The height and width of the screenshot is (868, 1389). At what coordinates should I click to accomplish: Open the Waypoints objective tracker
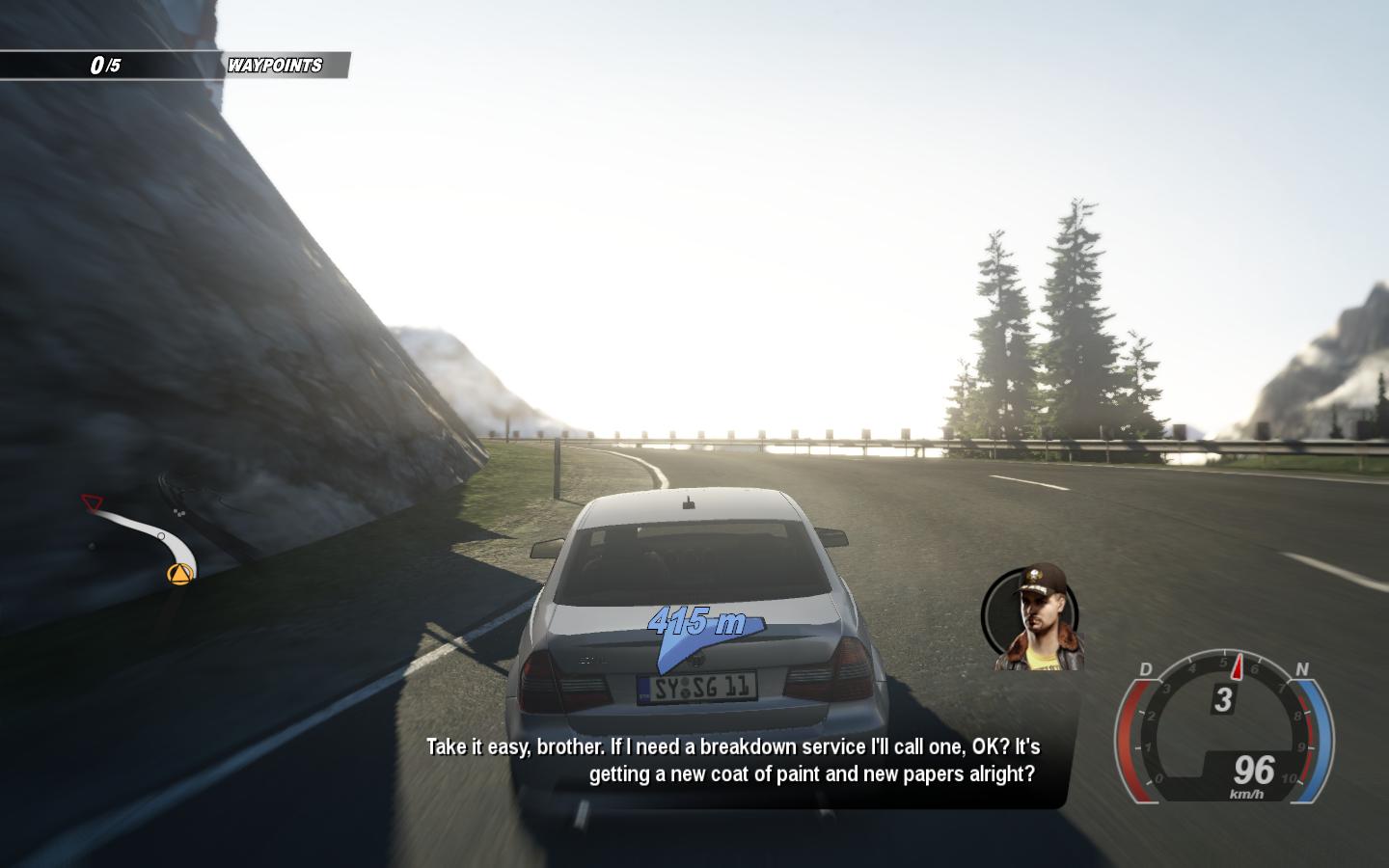[x=274, y=66]
